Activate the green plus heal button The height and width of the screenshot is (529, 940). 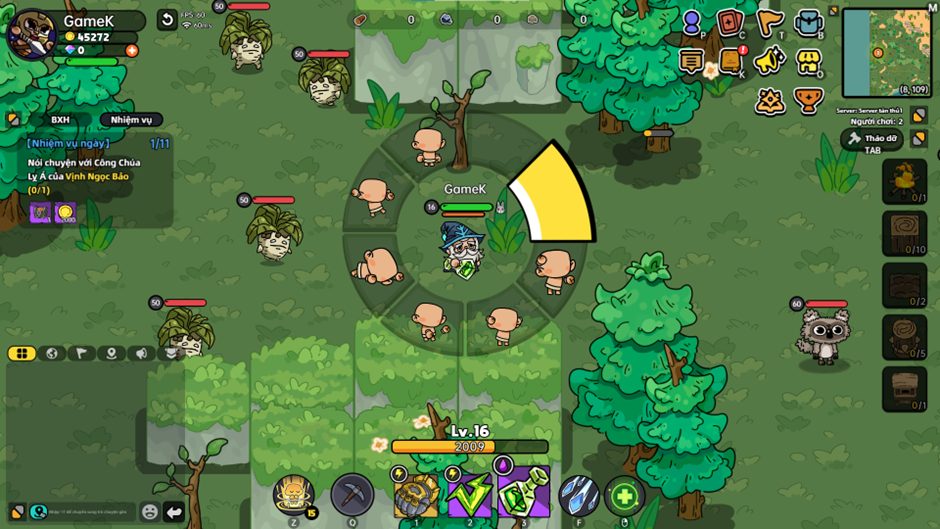624,495
